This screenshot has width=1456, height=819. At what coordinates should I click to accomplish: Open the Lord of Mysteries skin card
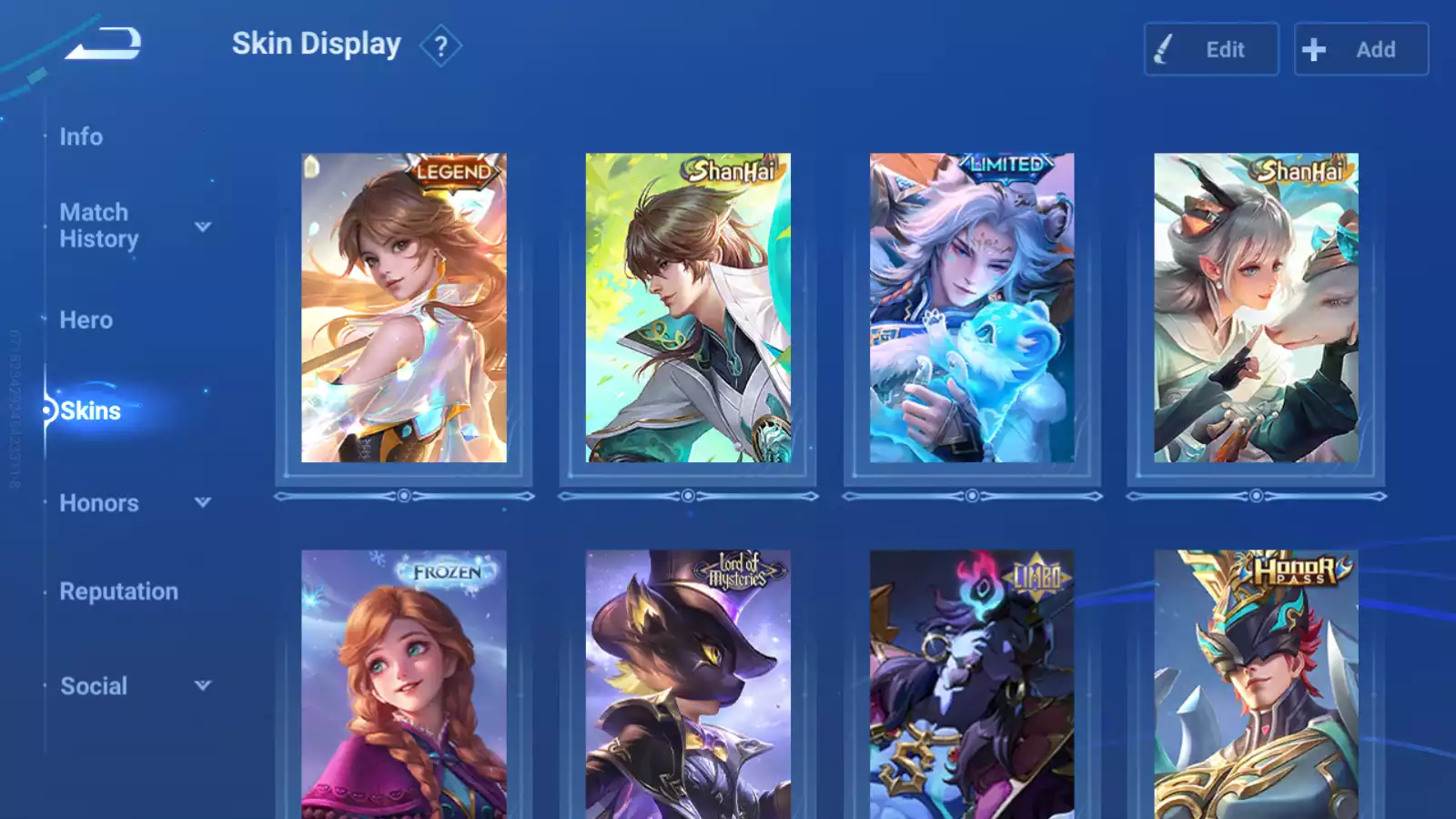click(688, 684)
